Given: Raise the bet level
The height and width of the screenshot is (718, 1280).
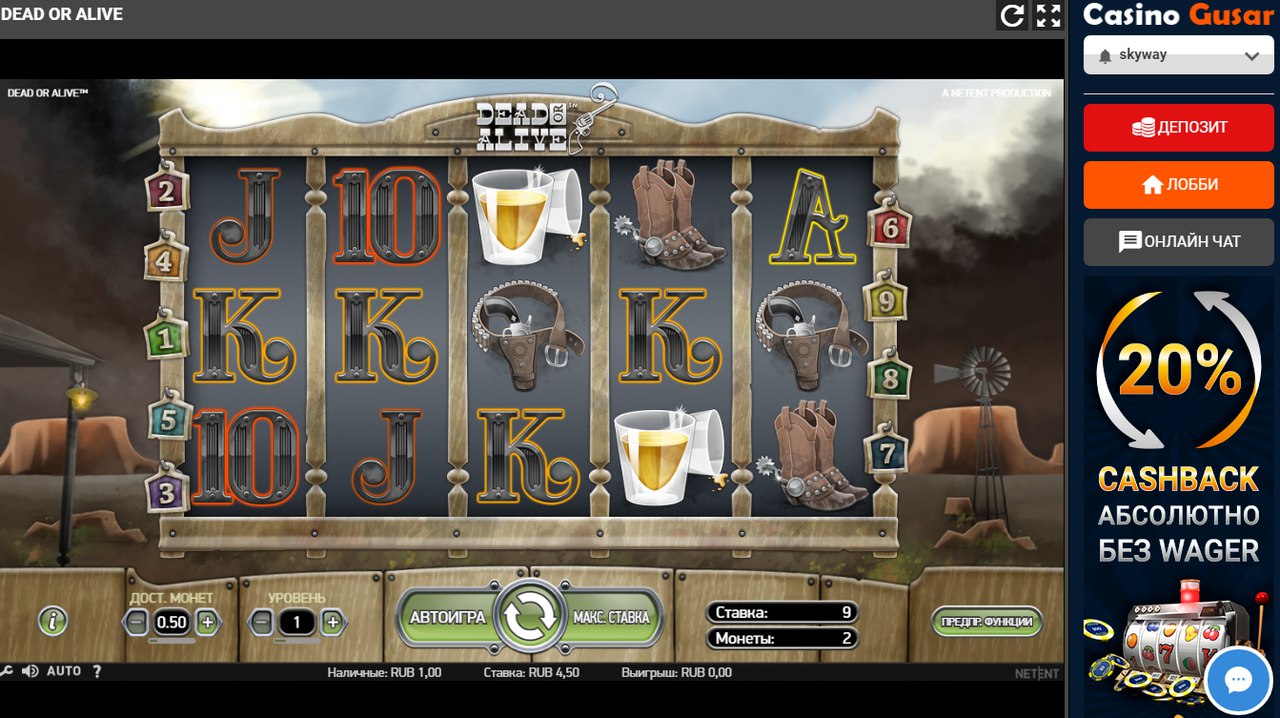Looking at the screenshot, I should coord(332,622).
